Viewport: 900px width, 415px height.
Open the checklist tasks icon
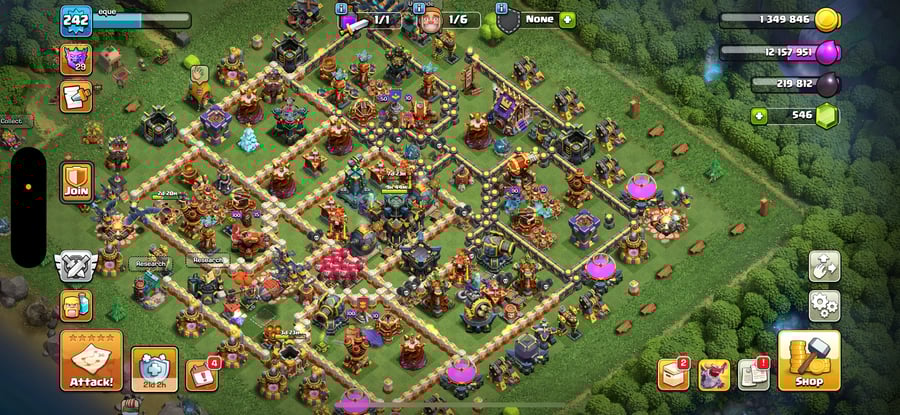[x=76, y=96]
